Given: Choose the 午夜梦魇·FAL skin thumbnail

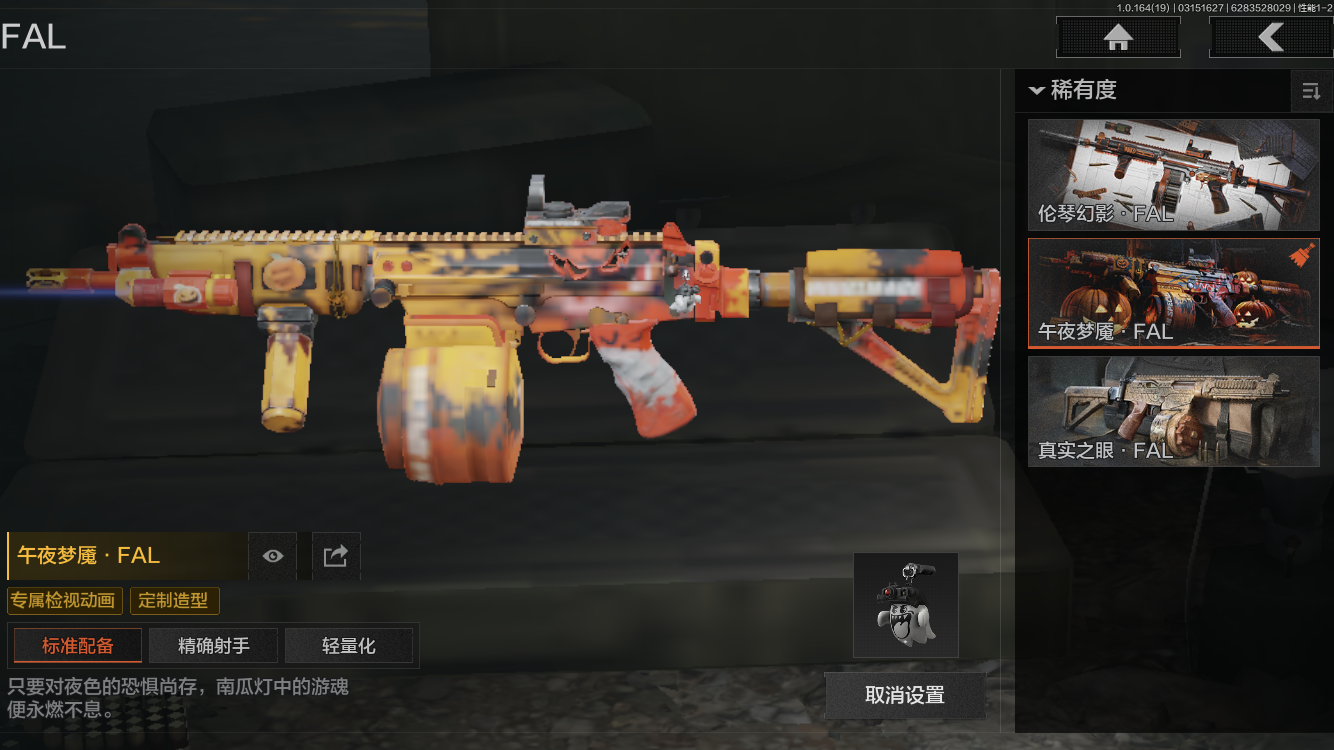Looking at the screenshot, I should (x=1173, y=293).
